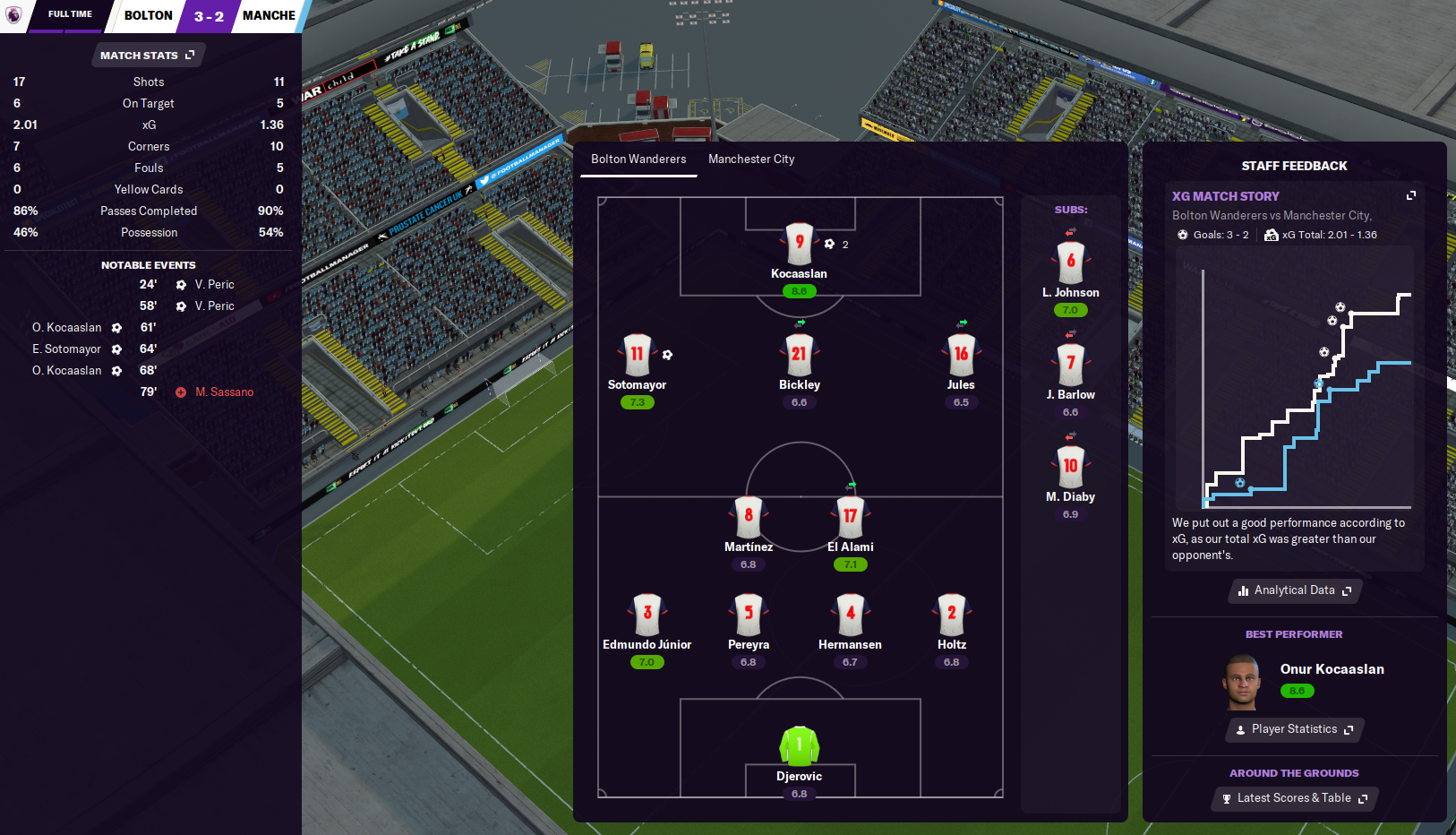This screenshot has height=835, width=1456.
Task: Switch to the Manchester City tab
Action: [x=751, y=159]
